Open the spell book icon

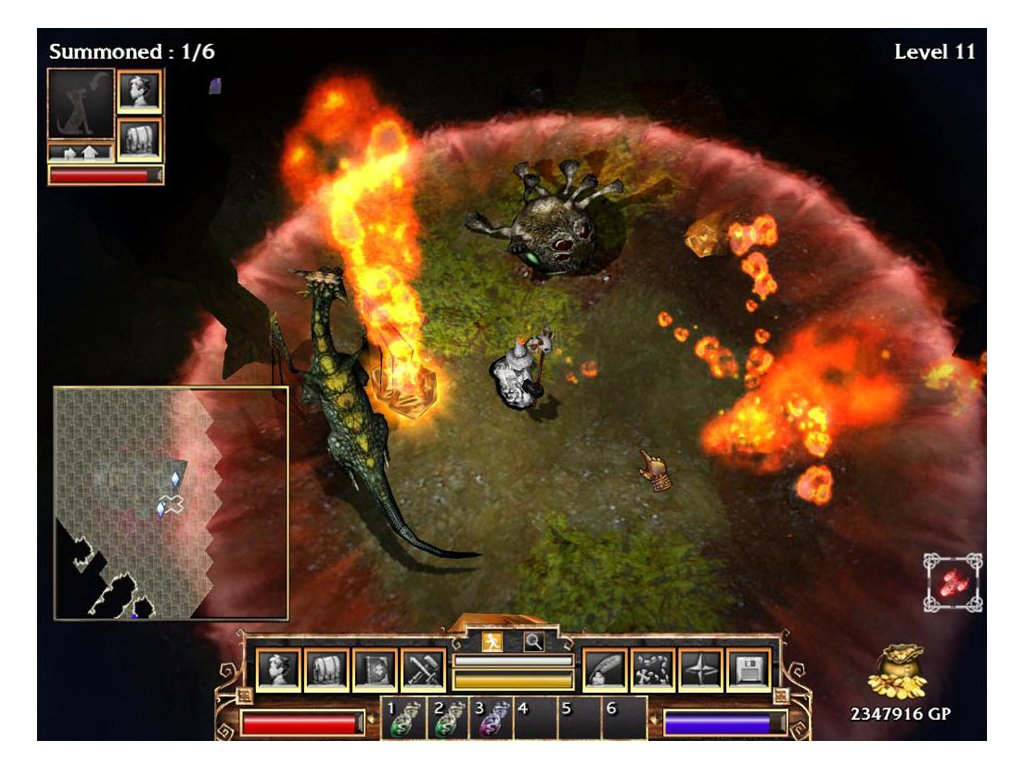374,669
